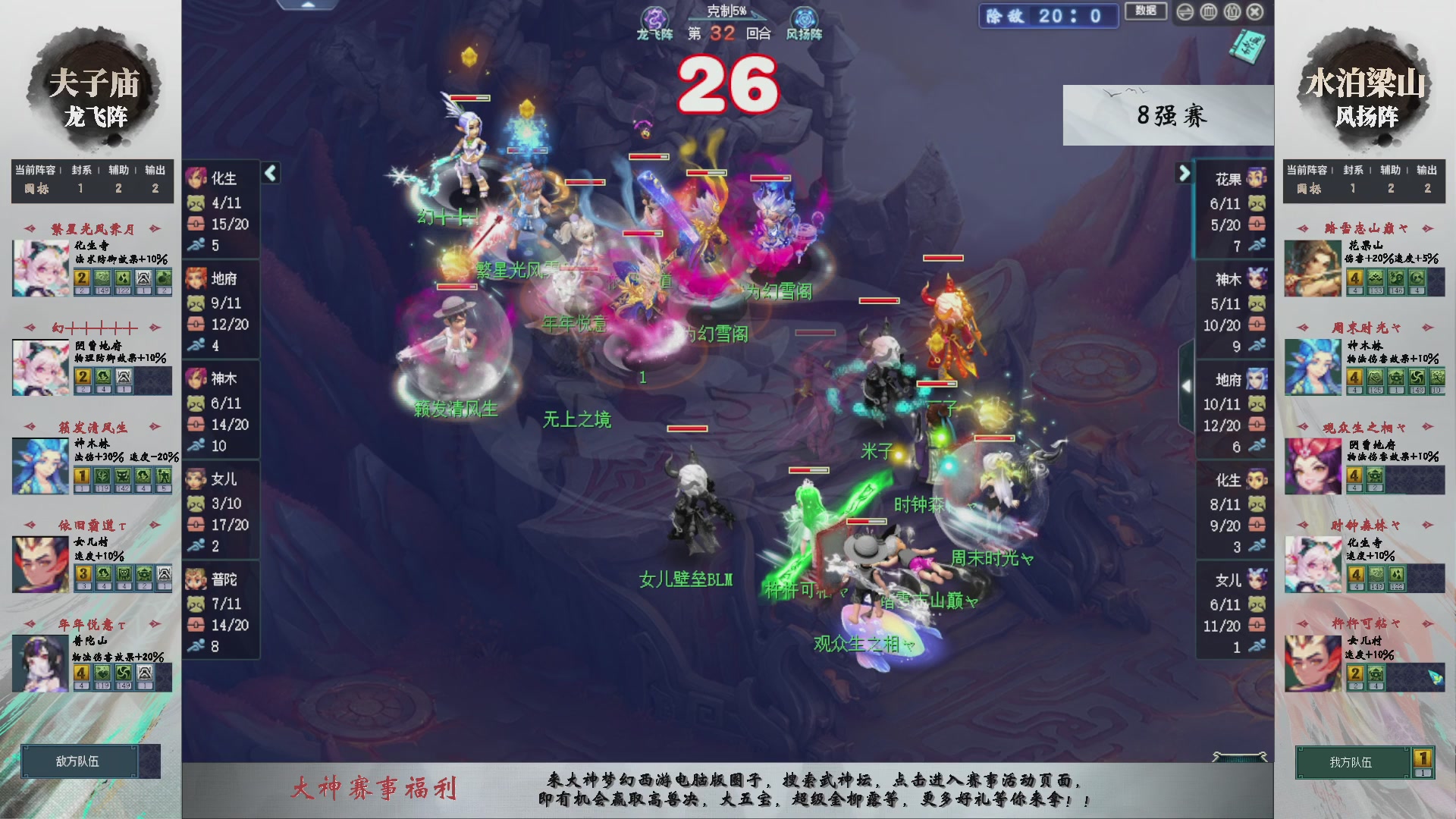The image size is (1456, 819).
Task: Select the 化生 character portrait on left roster
Action: [197, 178]
